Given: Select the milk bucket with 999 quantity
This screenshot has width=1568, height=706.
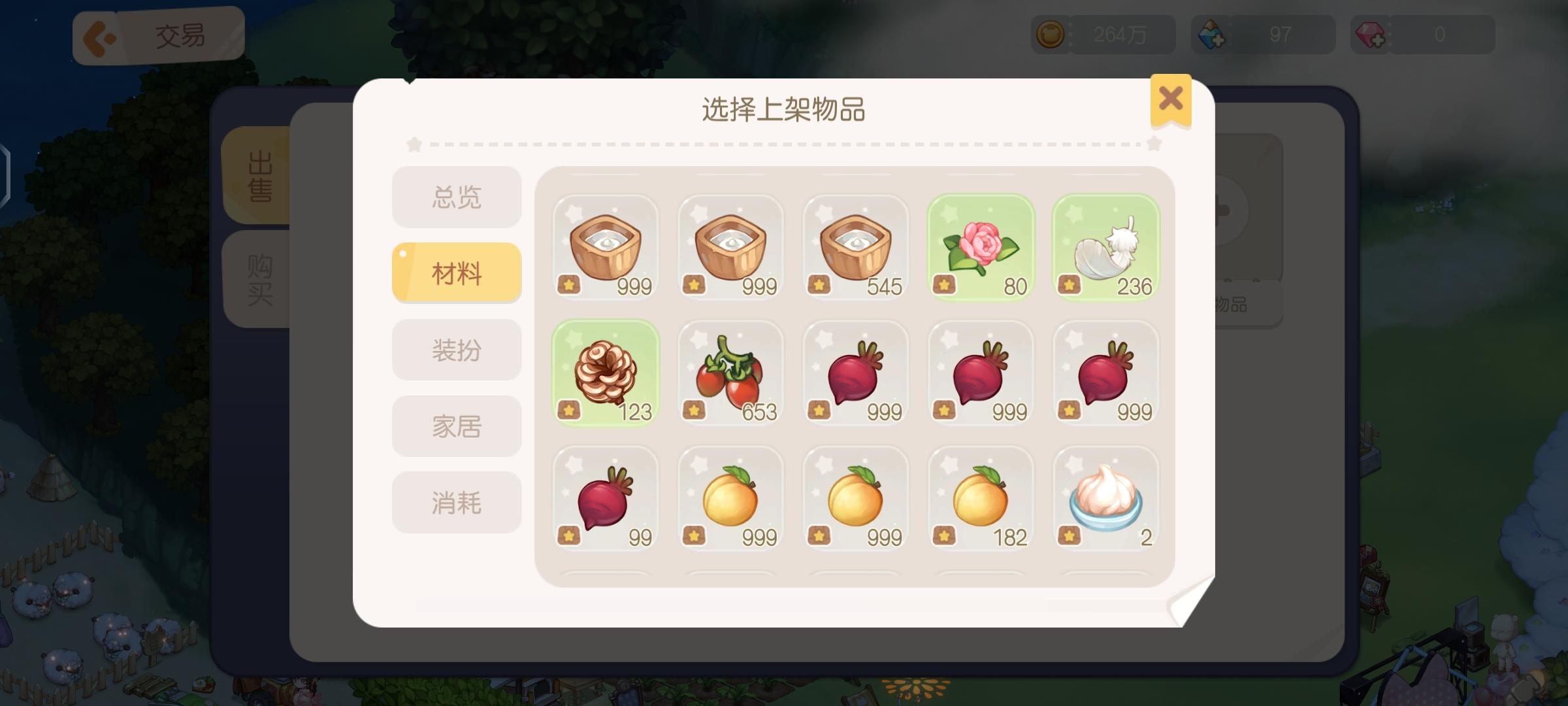Looking at the screenshot, I should 604,248.
